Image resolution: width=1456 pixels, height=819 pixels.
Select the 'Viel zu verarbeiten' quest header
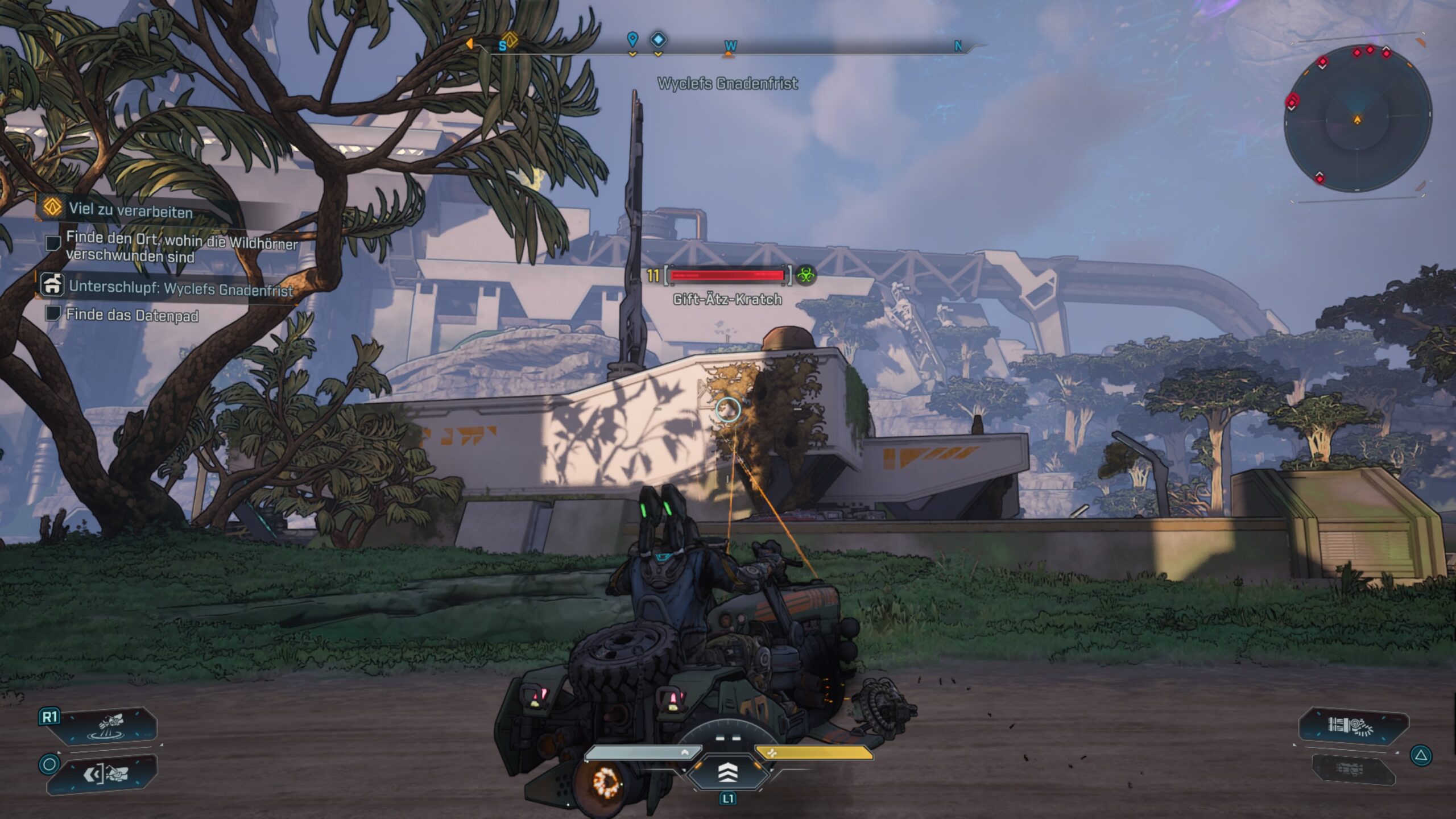click(130, 210)
